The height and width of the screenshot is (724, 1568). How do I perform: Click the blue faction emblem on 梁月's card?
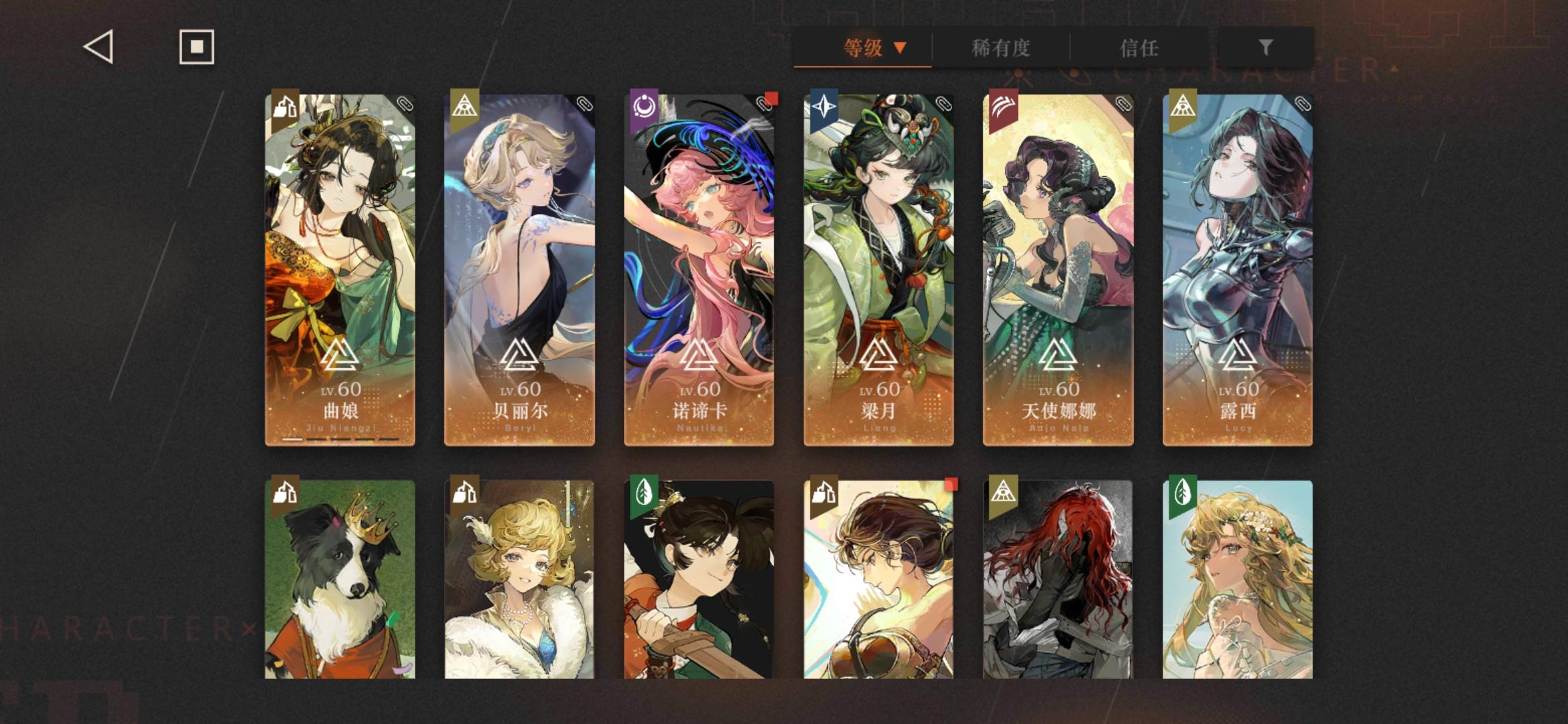tap(824, 107)
